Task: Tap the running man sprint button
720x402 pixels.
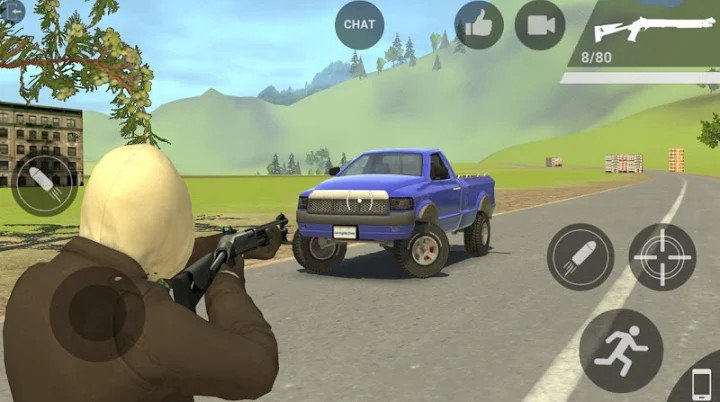Action: [620, 350]
